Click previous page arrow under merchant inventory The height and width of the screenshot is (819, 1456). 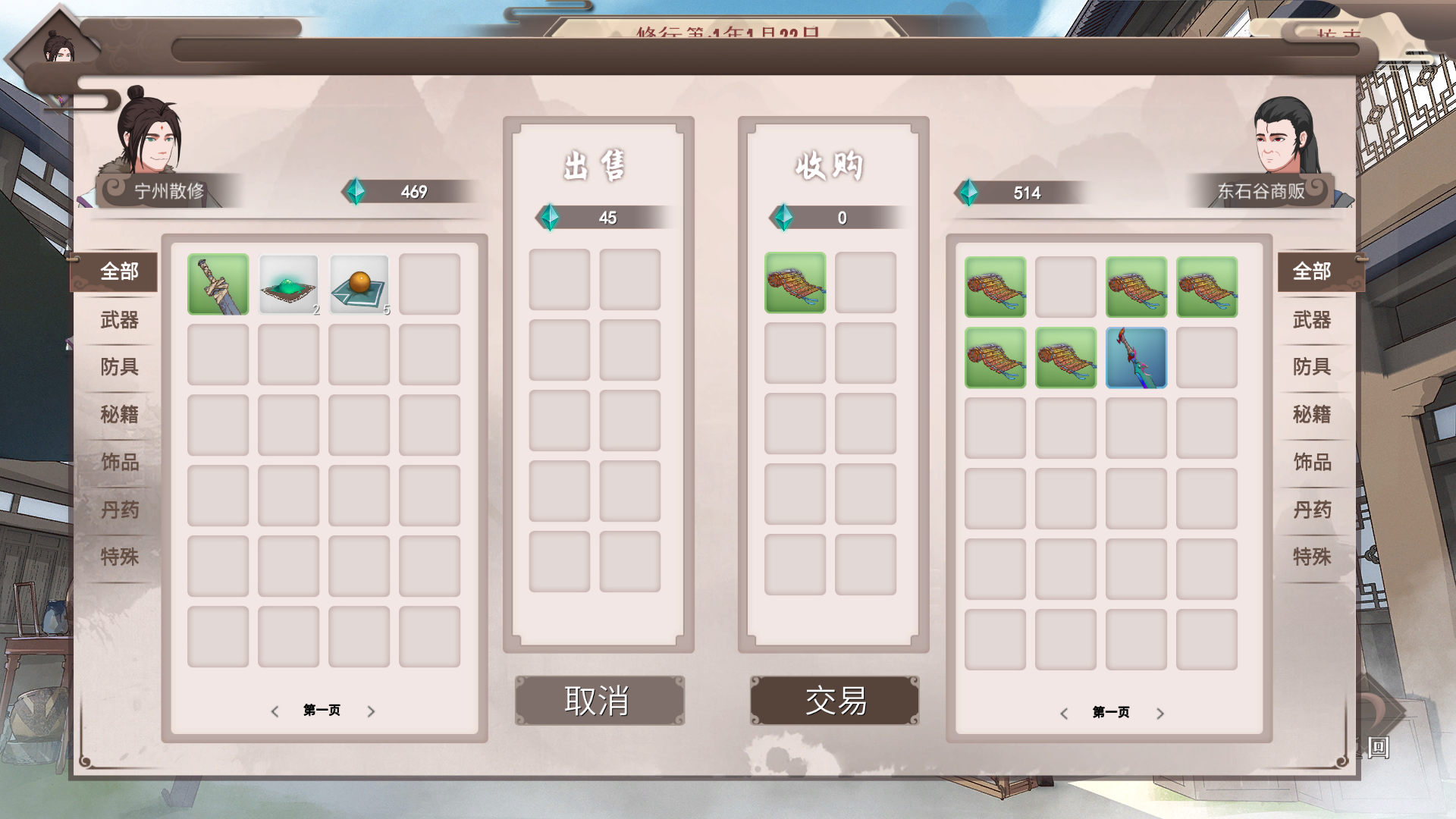pos(1065,714)
